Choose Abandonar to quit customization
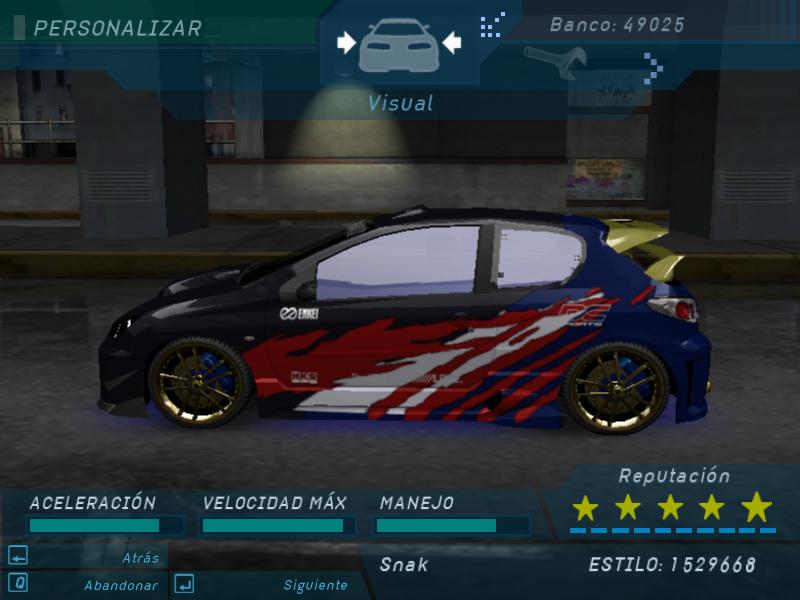 tap(120, 585)
